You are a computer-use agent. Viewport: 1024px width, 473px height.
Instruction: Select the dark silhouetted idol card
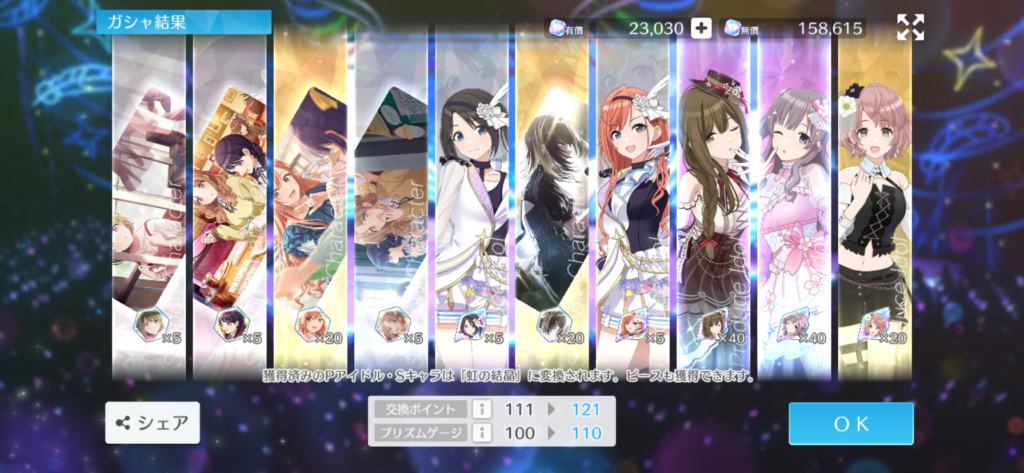pyautogui.click(x=552, y=200)
